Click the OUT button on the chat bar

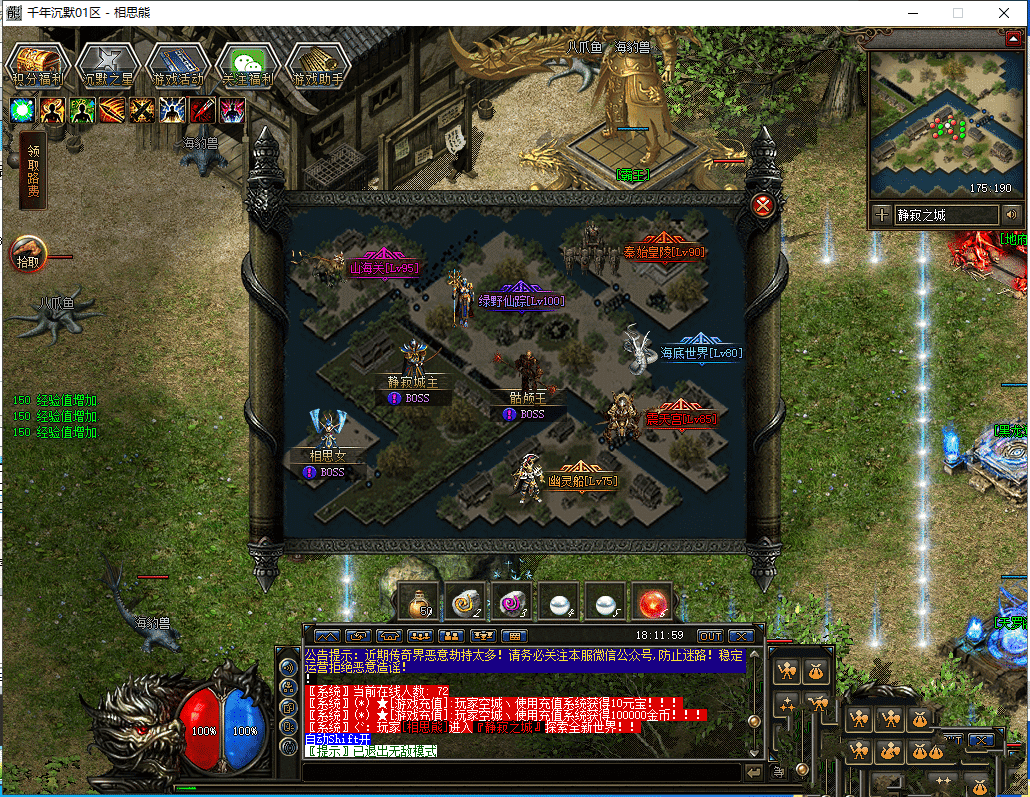(x=710, y=636)
